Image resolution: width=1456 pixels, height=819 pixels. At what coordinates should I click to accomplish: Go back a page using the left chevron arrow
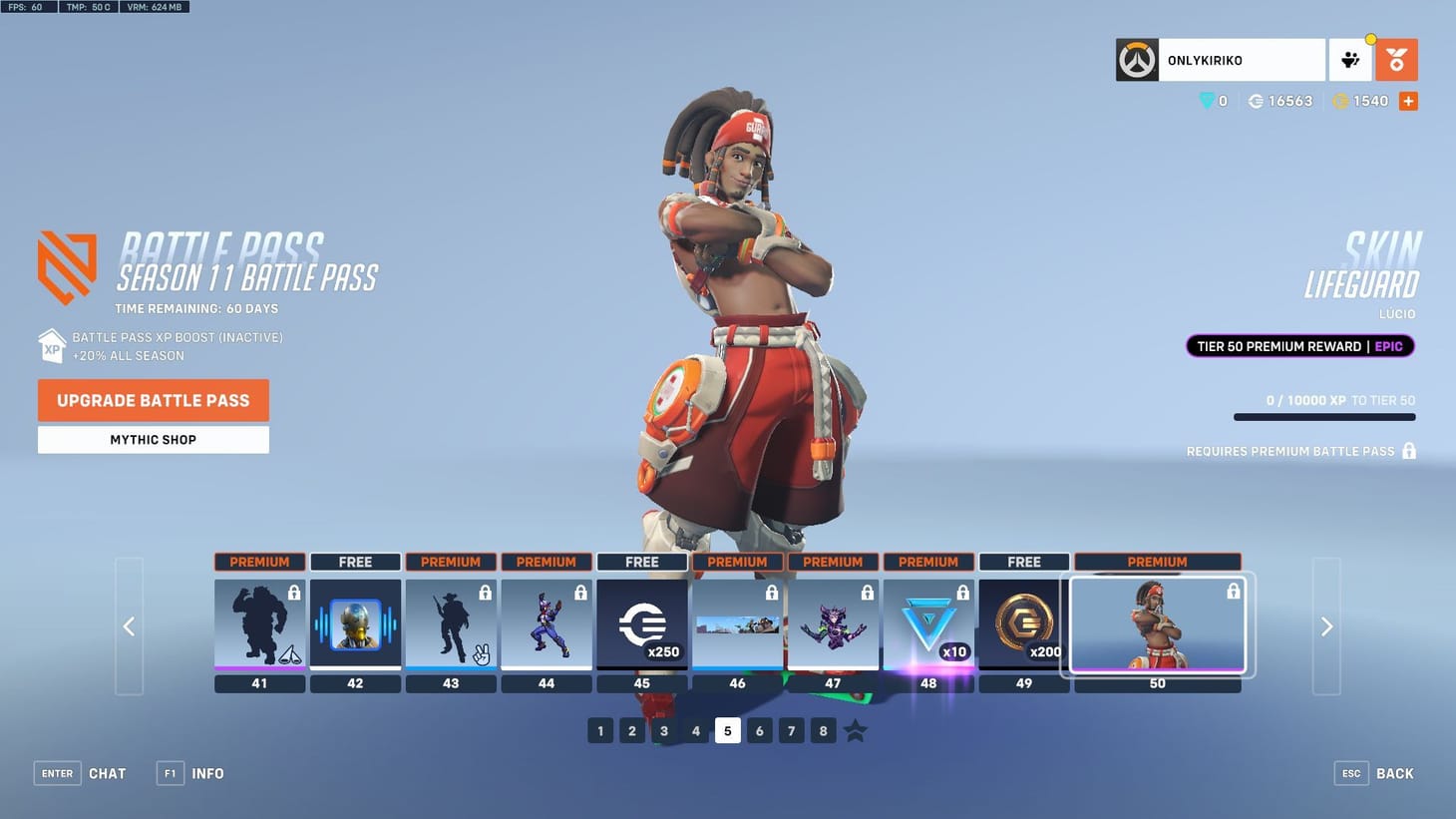tap(129, 626)
